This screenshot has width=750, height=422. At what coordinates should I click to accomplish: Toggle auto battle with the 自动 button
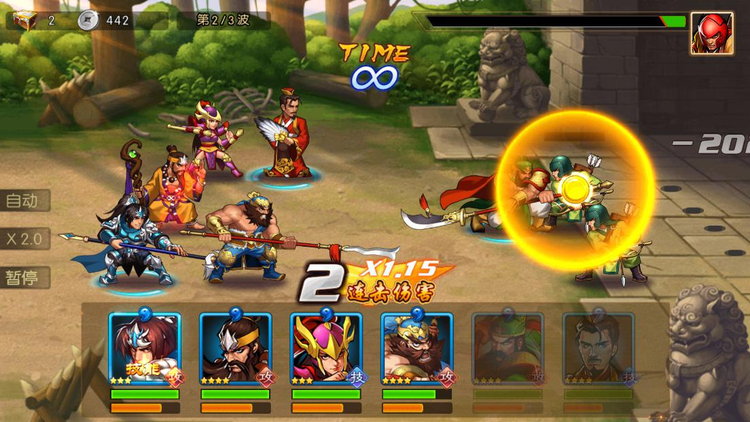(x=24, y=201)
